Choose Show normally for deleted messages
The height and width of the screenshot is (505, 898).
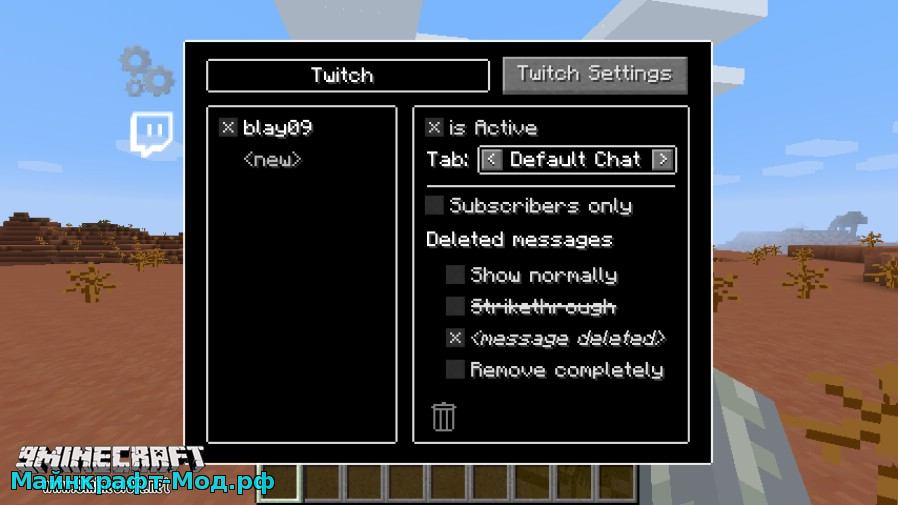click(x=455, y=275)
